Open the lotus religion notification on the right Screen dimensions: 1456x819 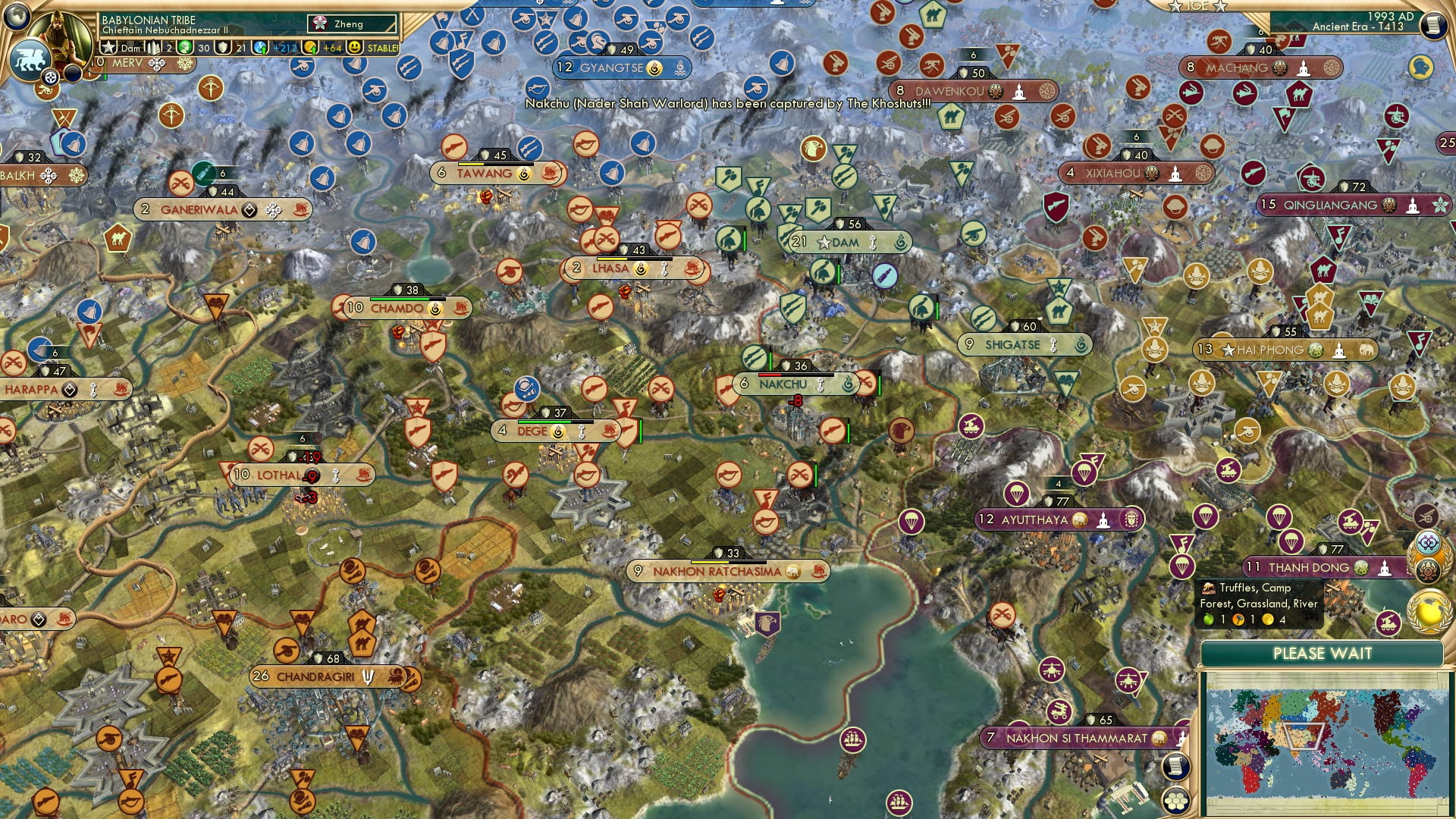point(1427,570)
